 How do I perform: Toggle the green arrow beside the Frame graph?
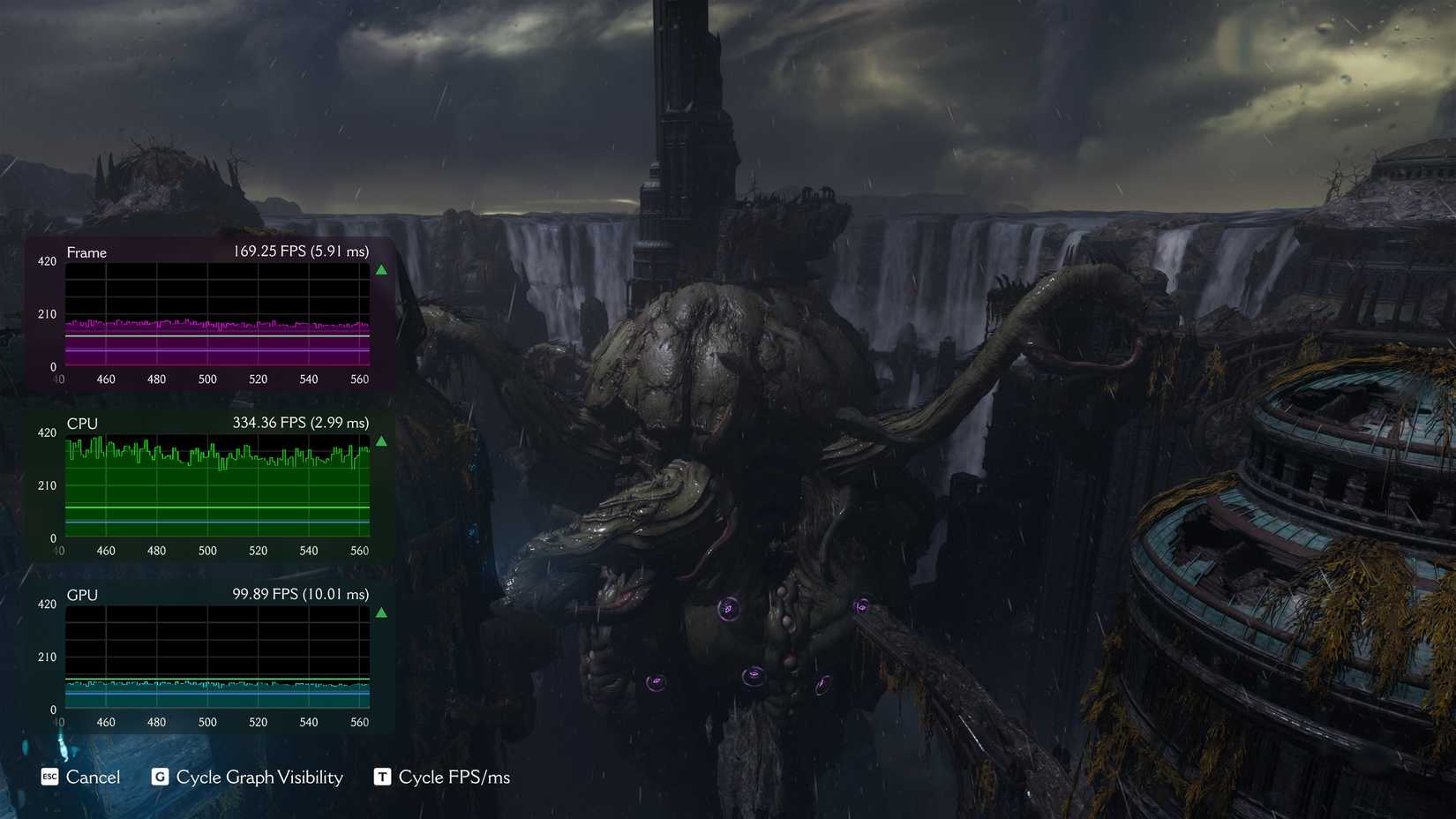pos(381,269)
